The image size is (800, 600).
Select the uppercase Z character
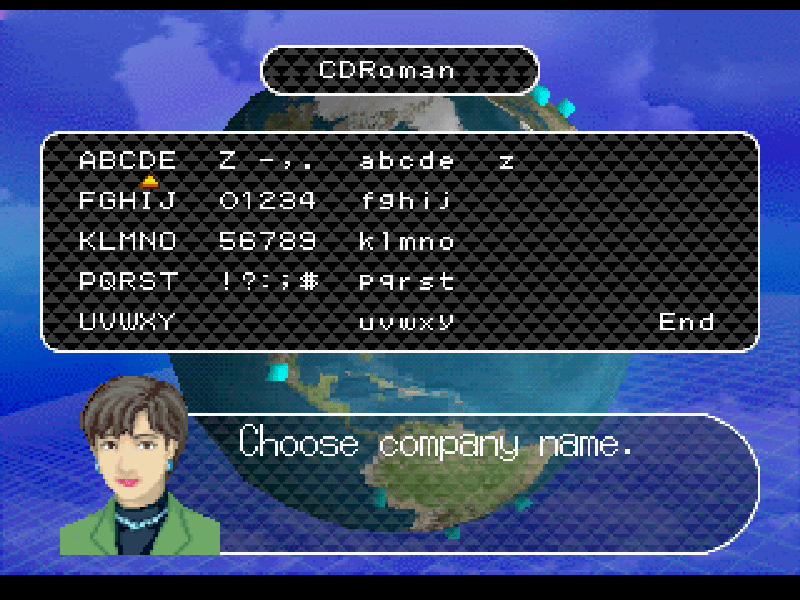point(227,160)
